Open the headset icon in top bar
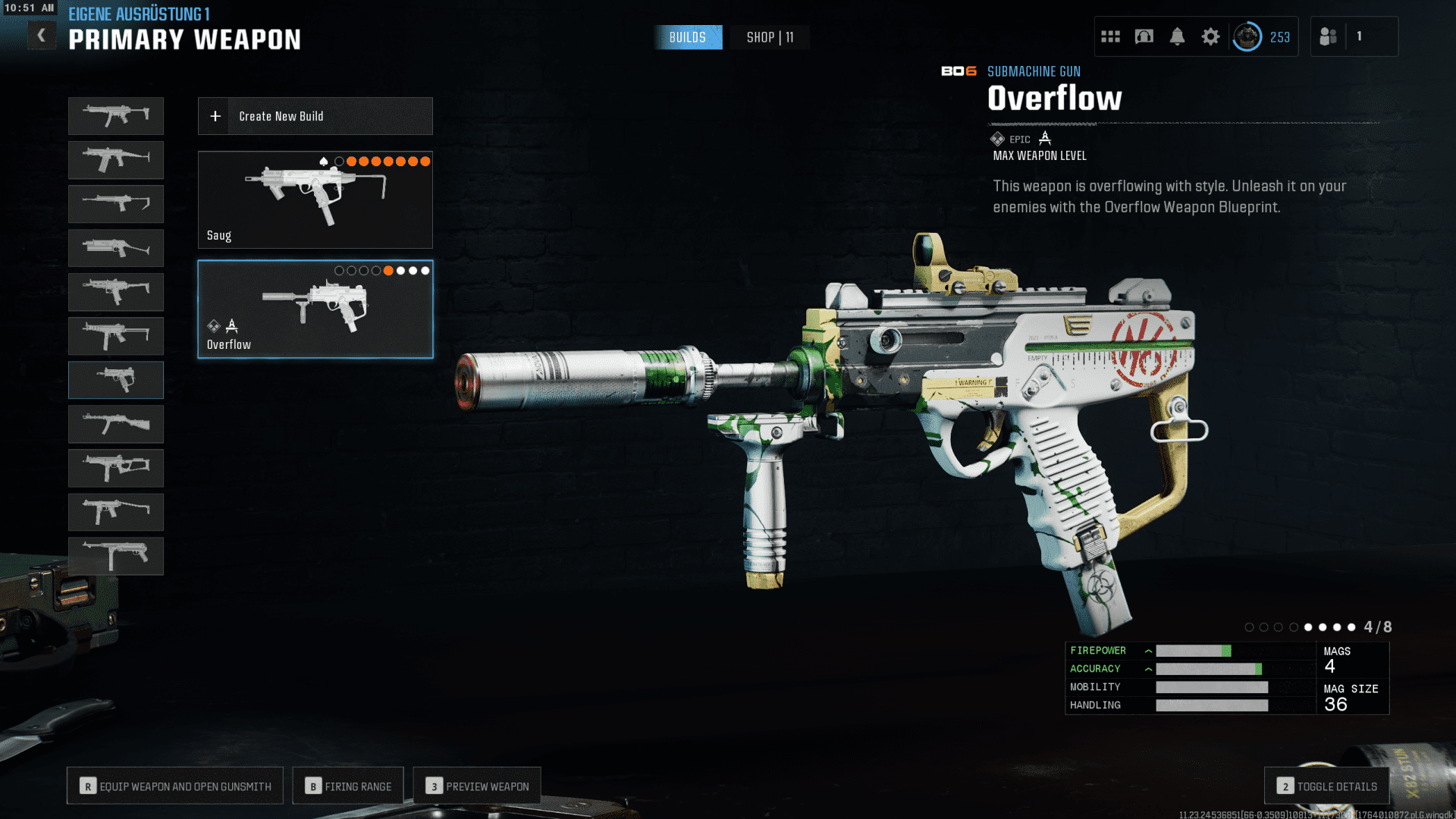The image size is (1456, 819). [x=1144, y=36]
